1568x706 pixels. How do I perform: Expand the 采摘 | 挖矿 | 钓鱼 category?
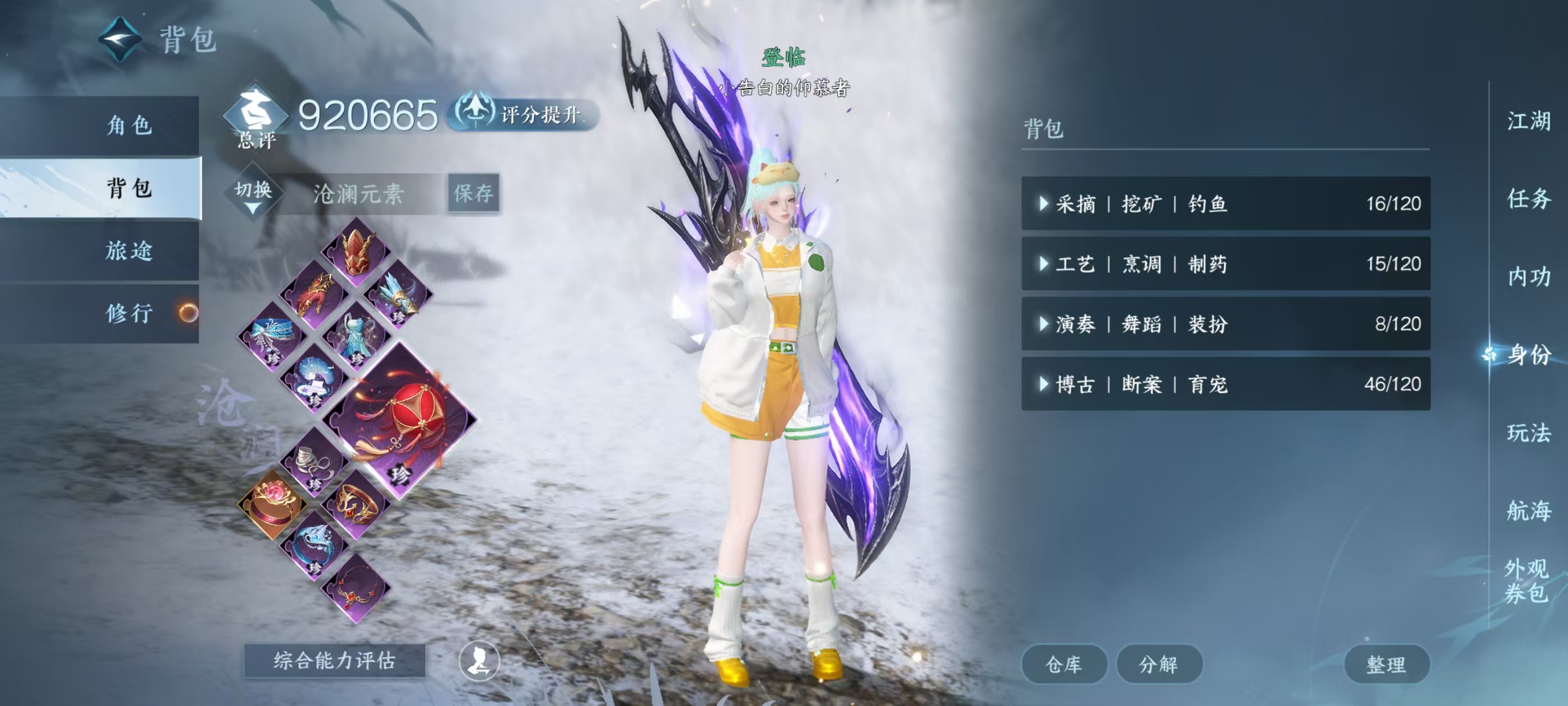point(1225,203)
